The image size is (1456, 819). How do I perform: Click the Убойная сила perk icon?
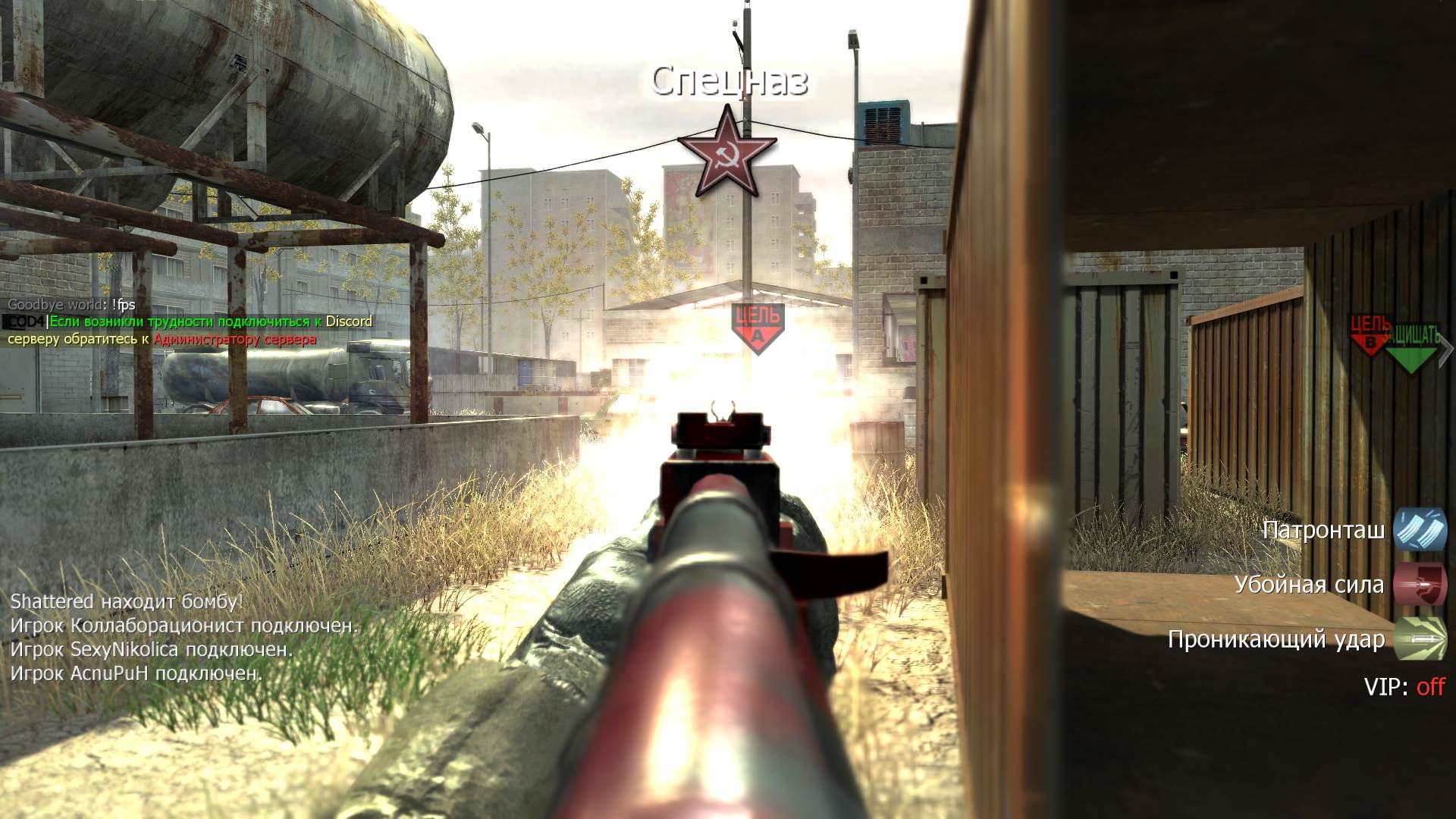(x=1420, y=585)
